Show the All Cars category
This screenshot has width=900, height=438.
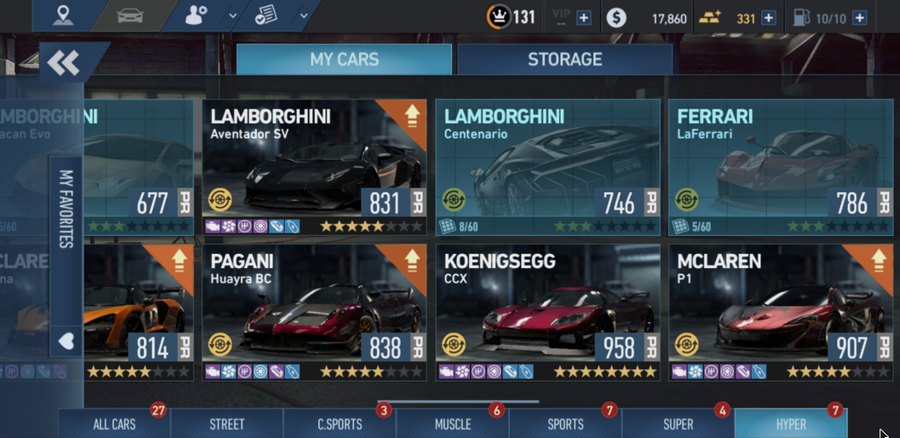coord(114,424)
